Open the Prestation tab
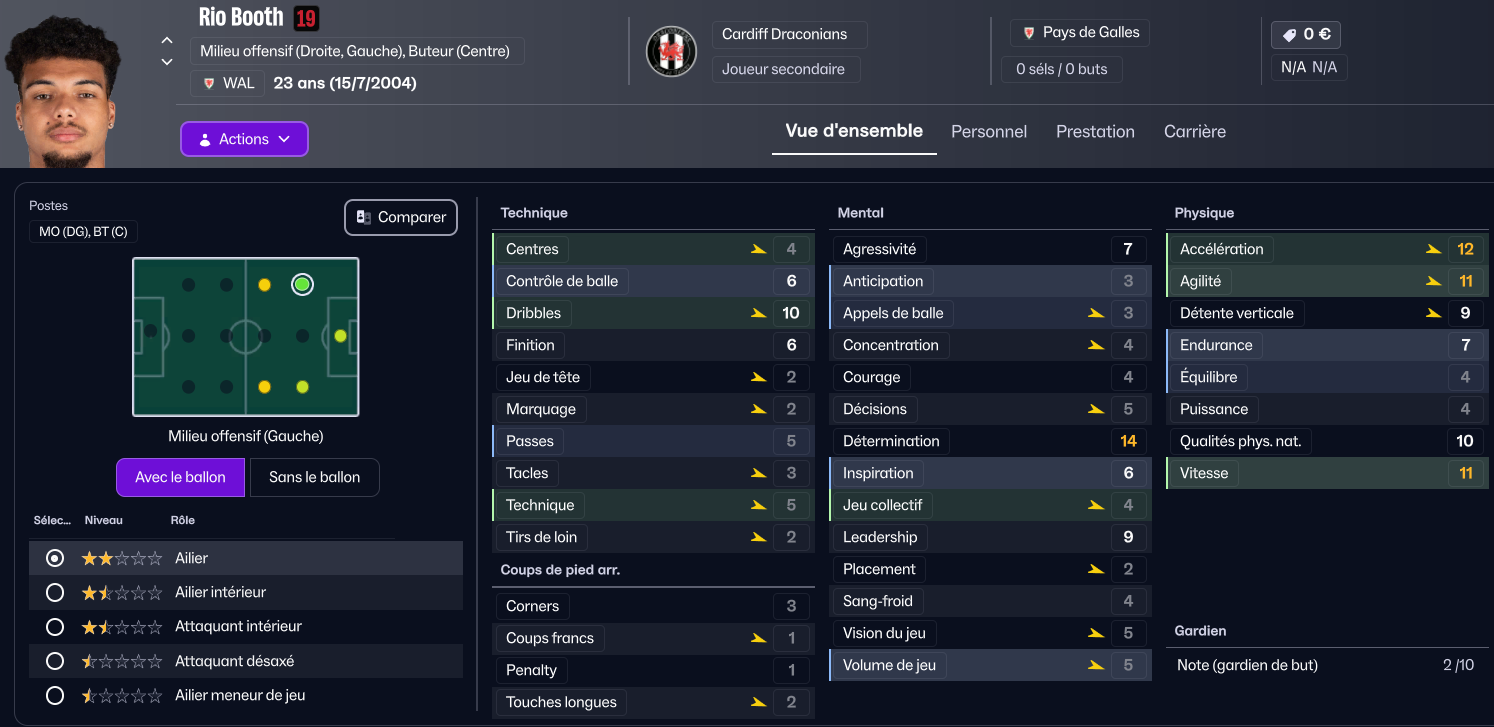 [x=1095, y=132]
